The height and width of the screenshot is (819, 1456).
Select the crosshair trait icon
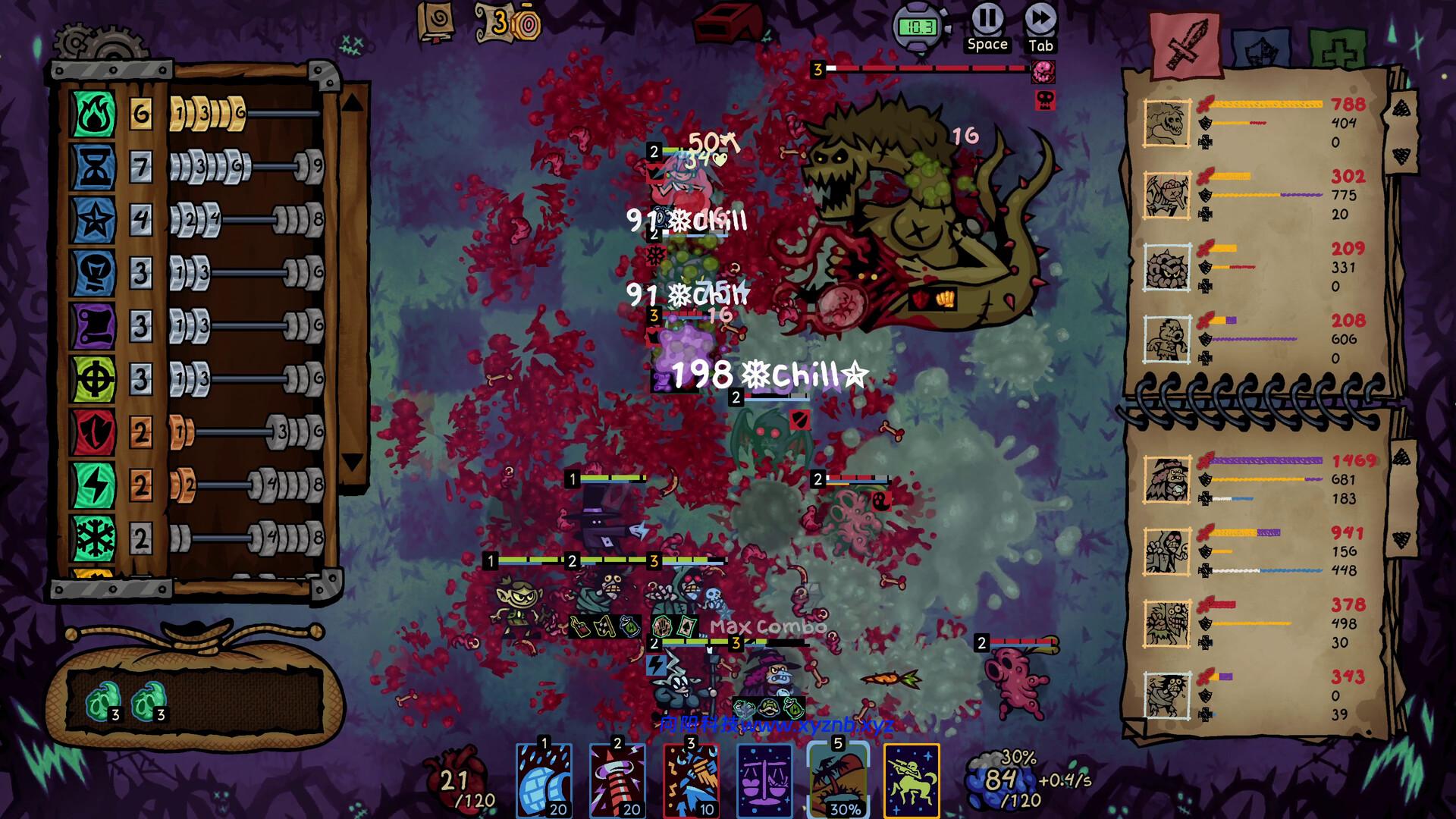coord(93,379)
